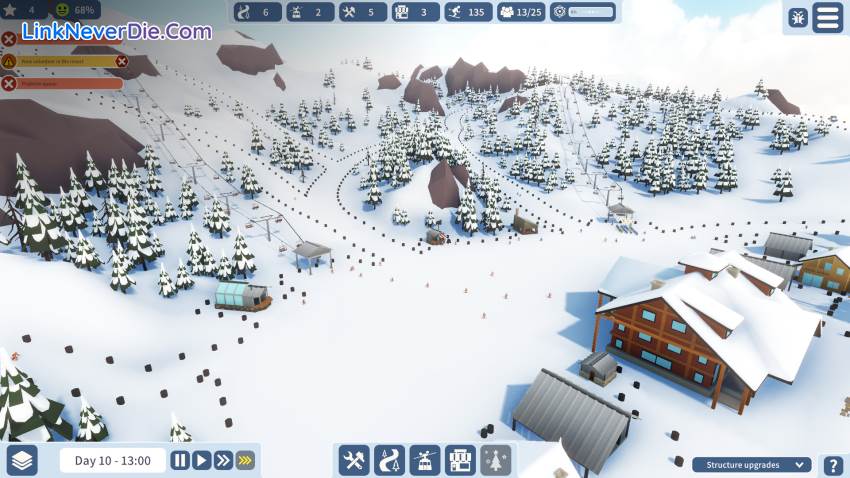The width and height of the screenshot is (850, 478).
Task: Open the staff count 13/25 panel
Action: 522,12
